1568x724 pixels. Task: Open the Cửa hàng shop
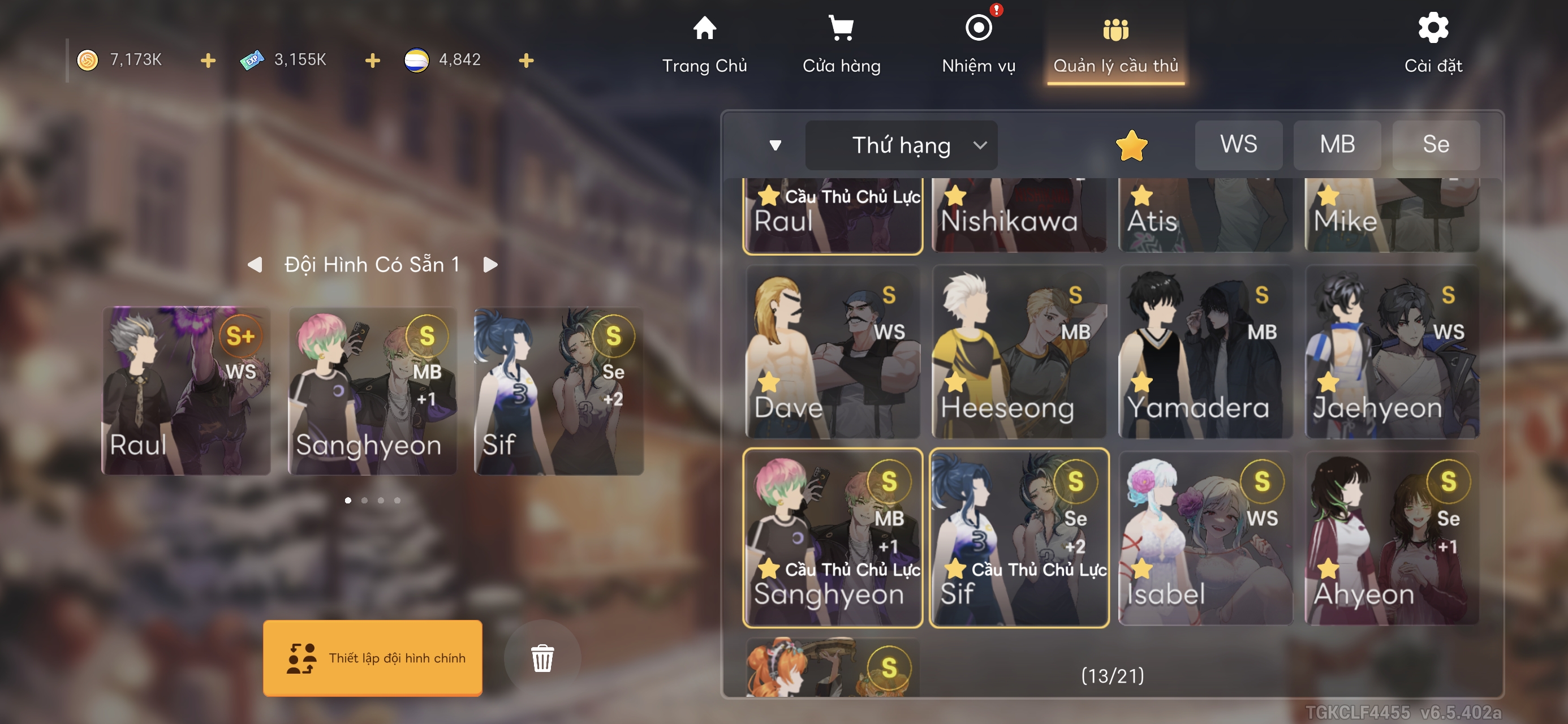[841, 45]
